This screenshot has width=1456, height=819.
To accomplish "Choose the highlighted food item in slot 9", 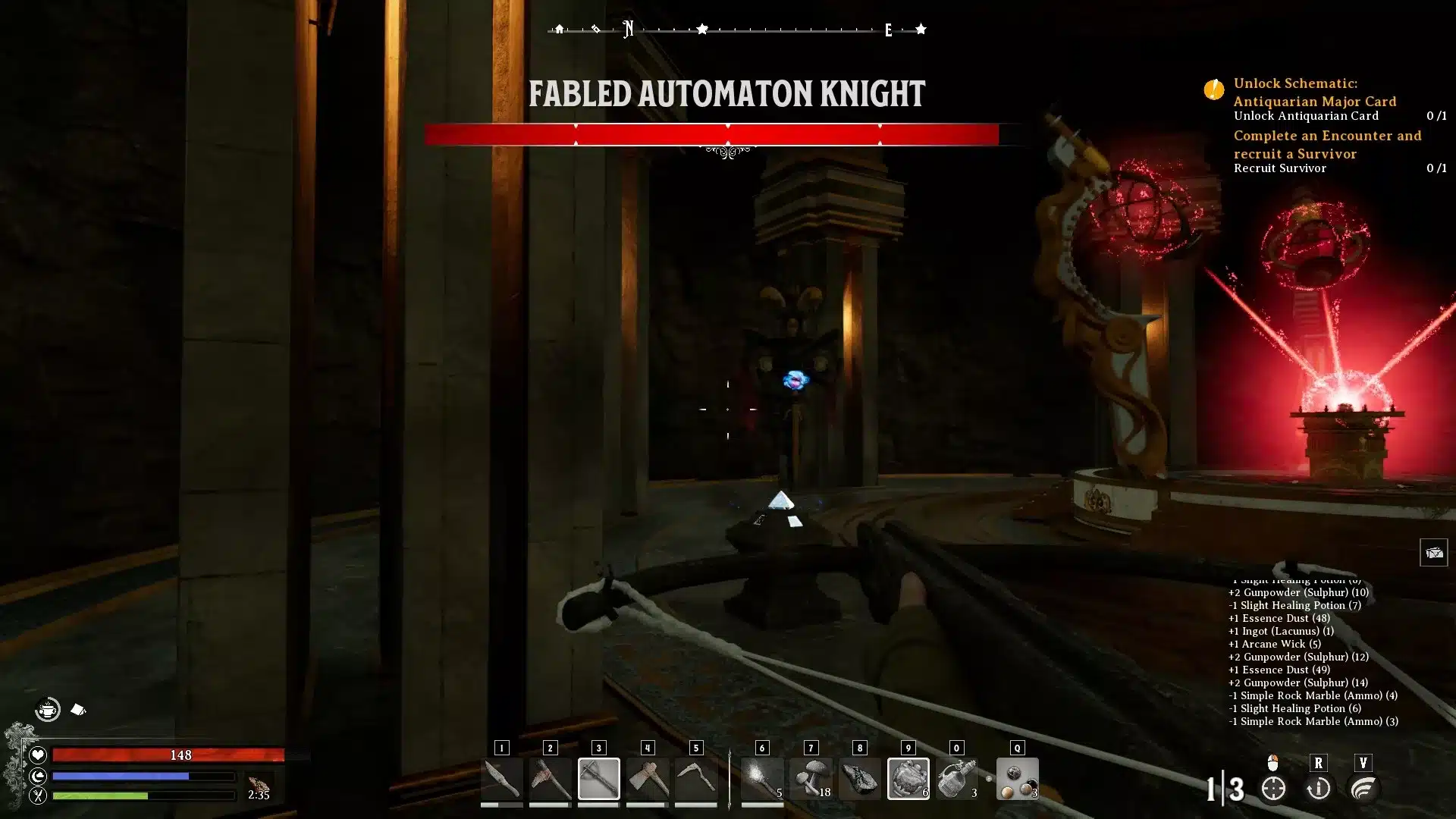I will point(908,779).
